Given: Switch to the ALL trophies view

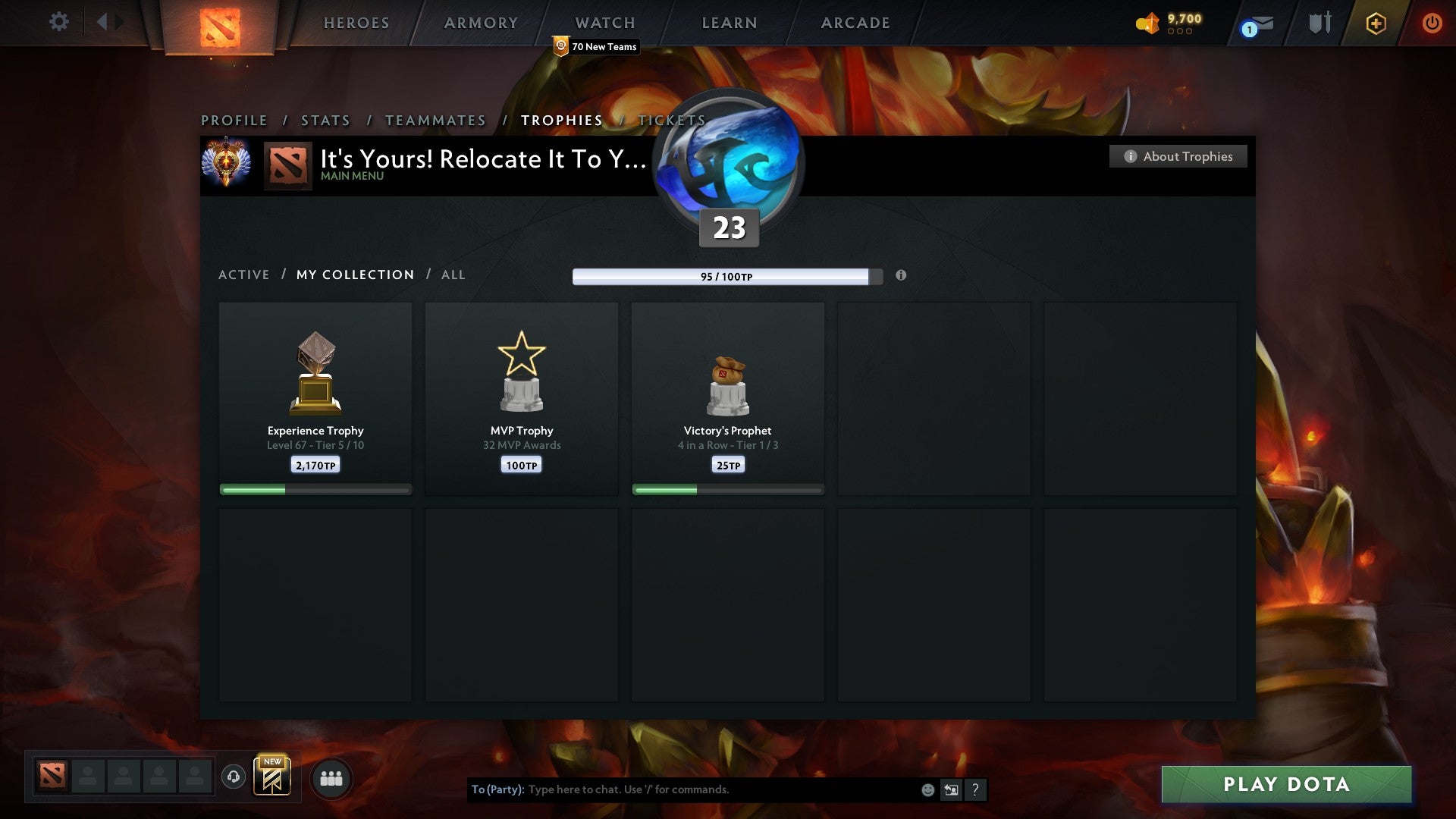Looking at the screenshot, I should (x=453, y=275).
